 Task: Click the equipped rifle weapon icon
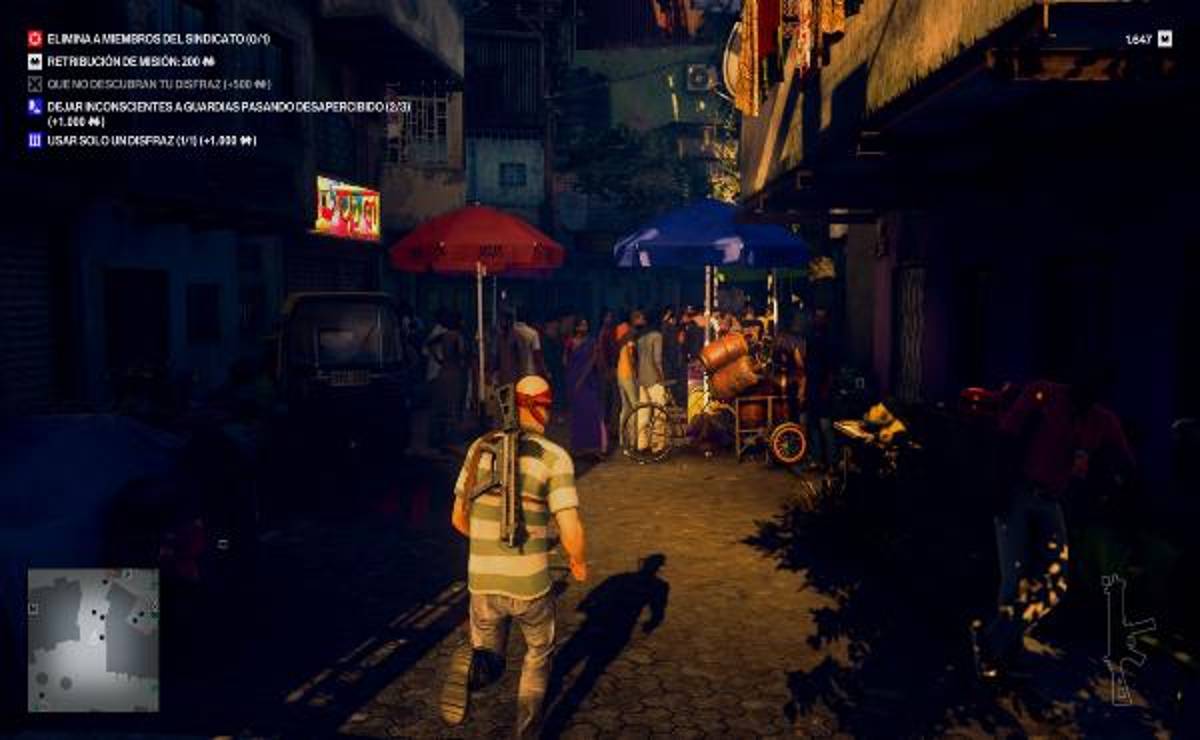coord(1125,637)
